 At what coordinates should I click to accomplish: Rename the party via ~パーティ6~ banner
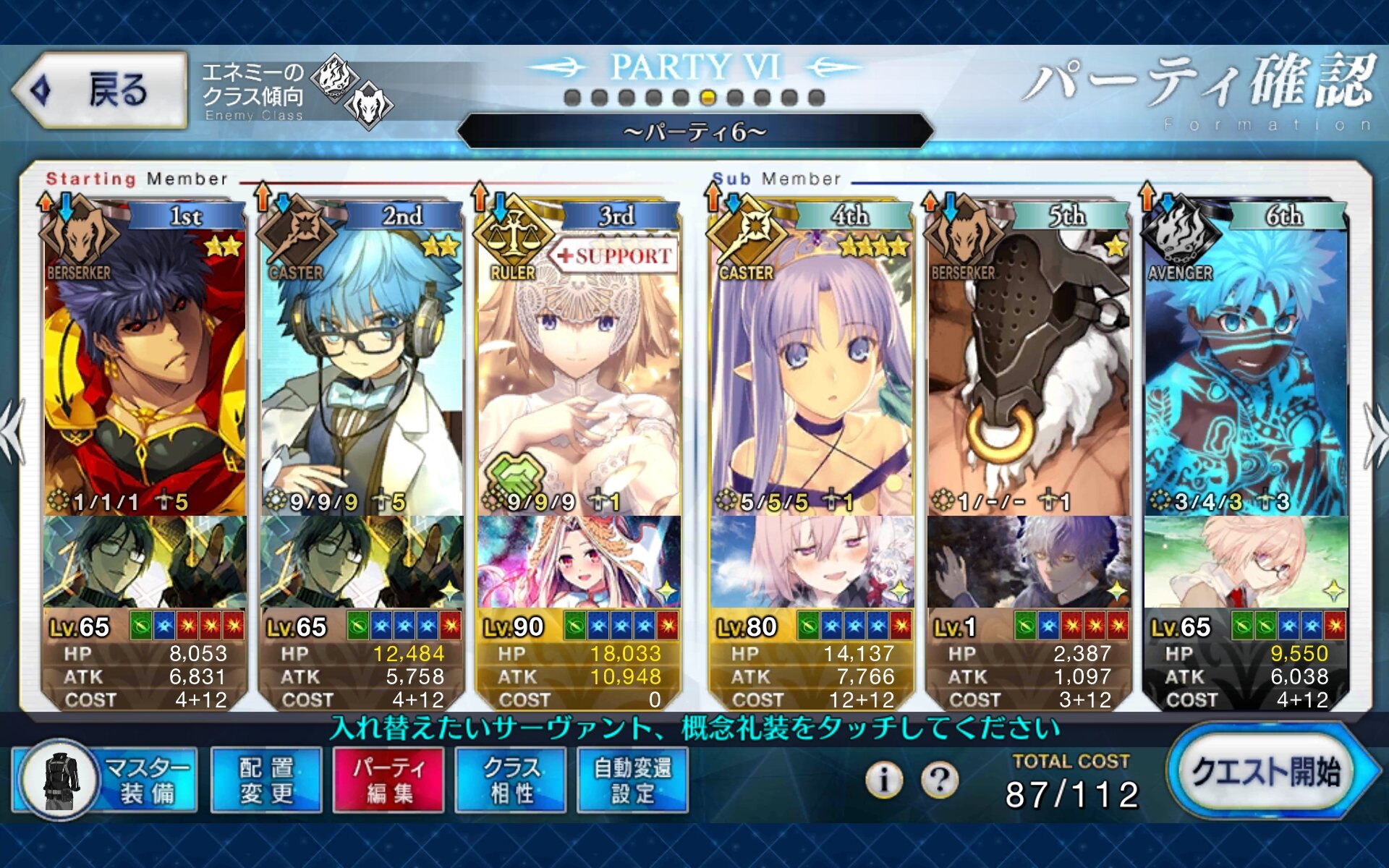tap(694, 132)
